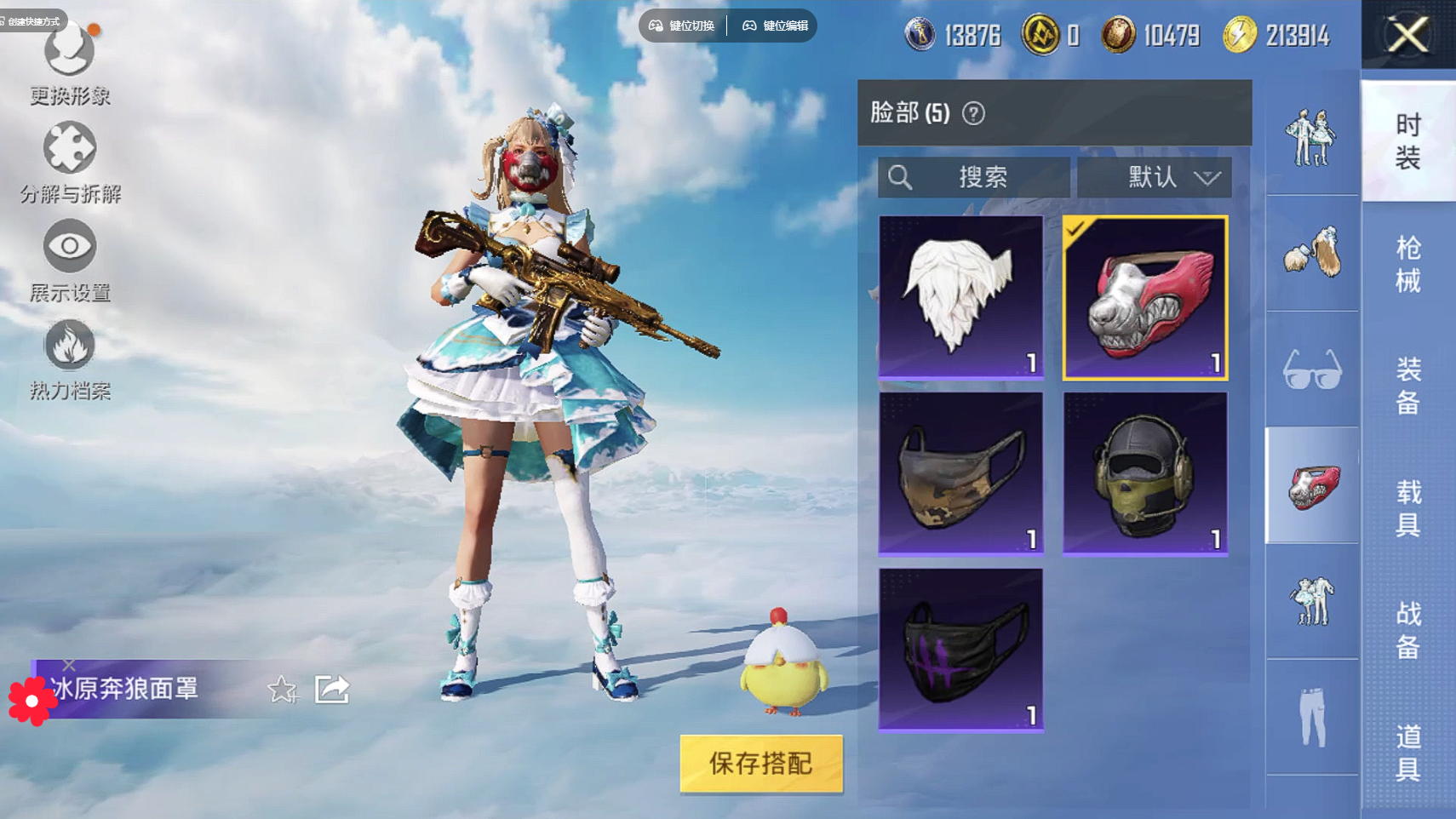1456x819 pixels.
Task: Click the 保存搭配 save outfit button
Action: click(761, 764)
